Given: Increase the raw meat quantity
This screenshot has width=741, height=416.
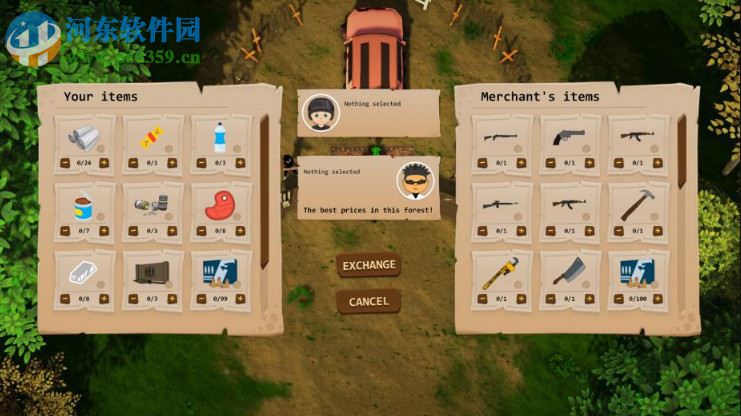Looking at the screenshot, I should [242, 231].
